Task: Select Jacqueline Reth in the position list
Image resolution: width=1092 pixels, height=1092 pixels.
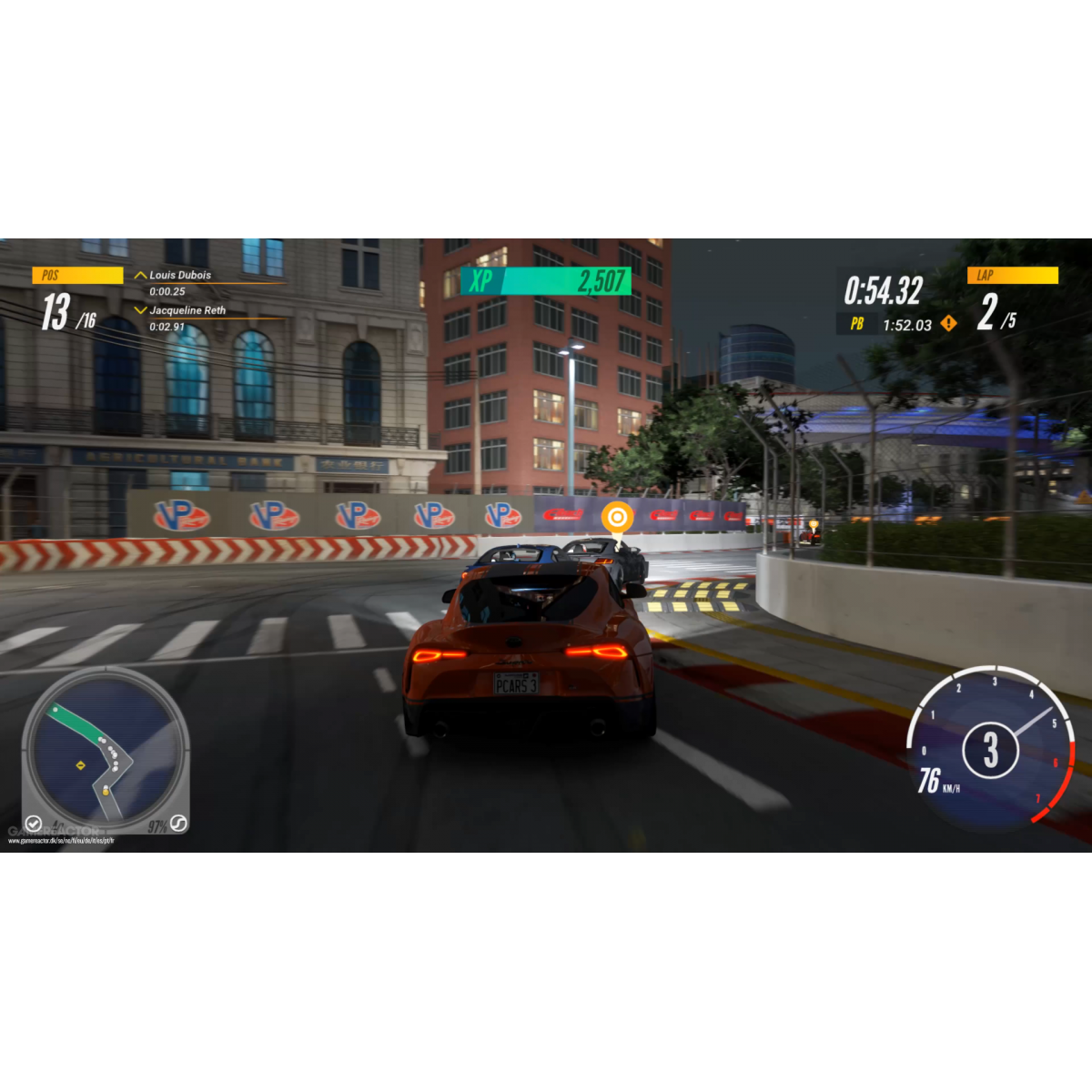Action: tap(187, 310)
